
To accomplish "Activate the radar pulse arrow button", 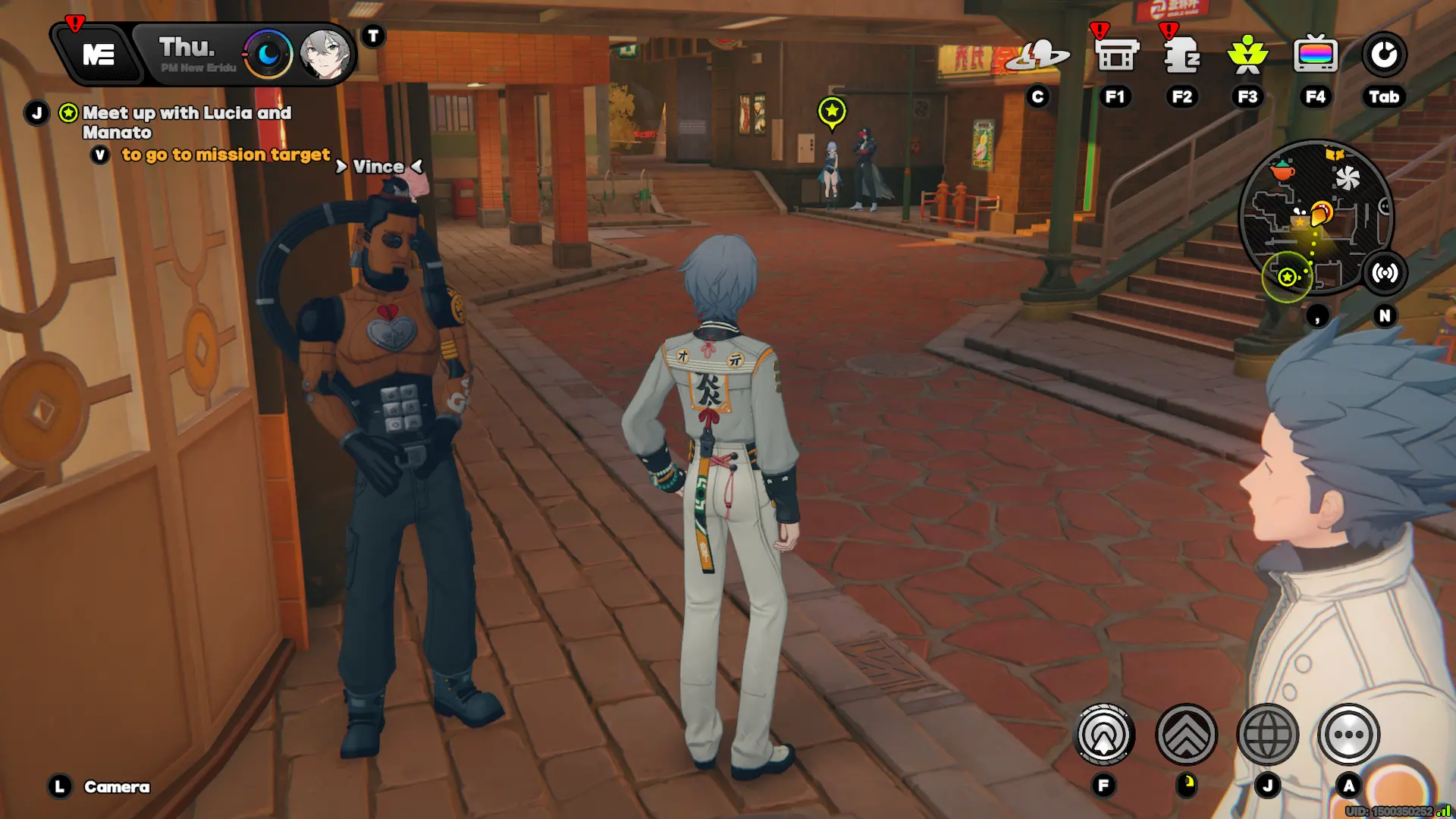I will pyautogui.click(x=1104, y=734).
